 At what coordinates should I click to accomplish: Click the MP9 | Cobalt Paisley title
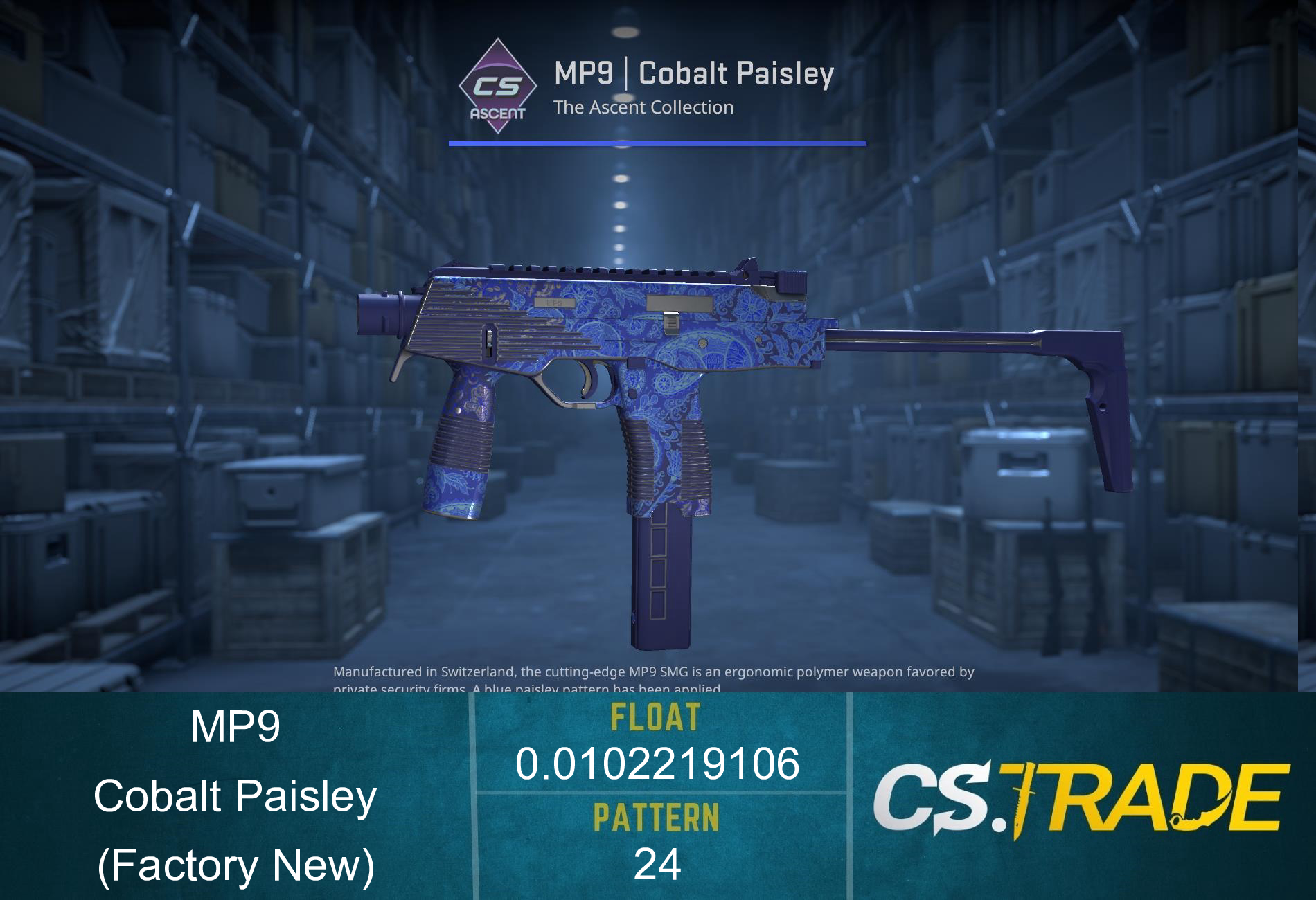click(x=693, y=73)
